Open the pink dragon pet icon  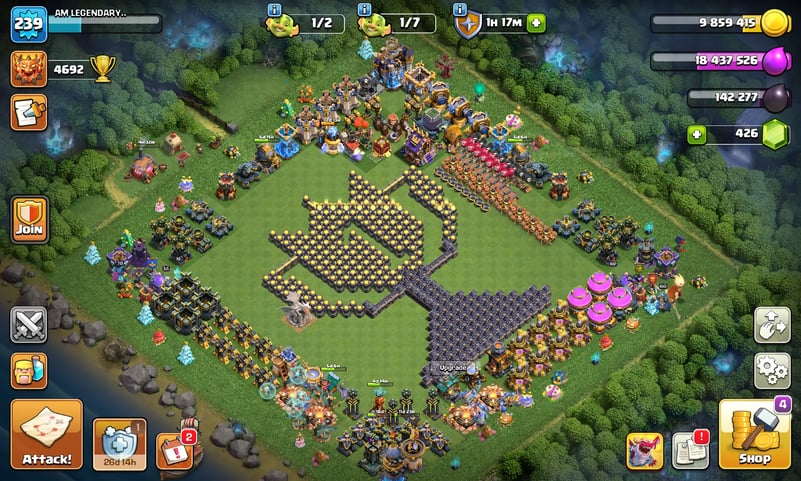(x=645, y=450)
